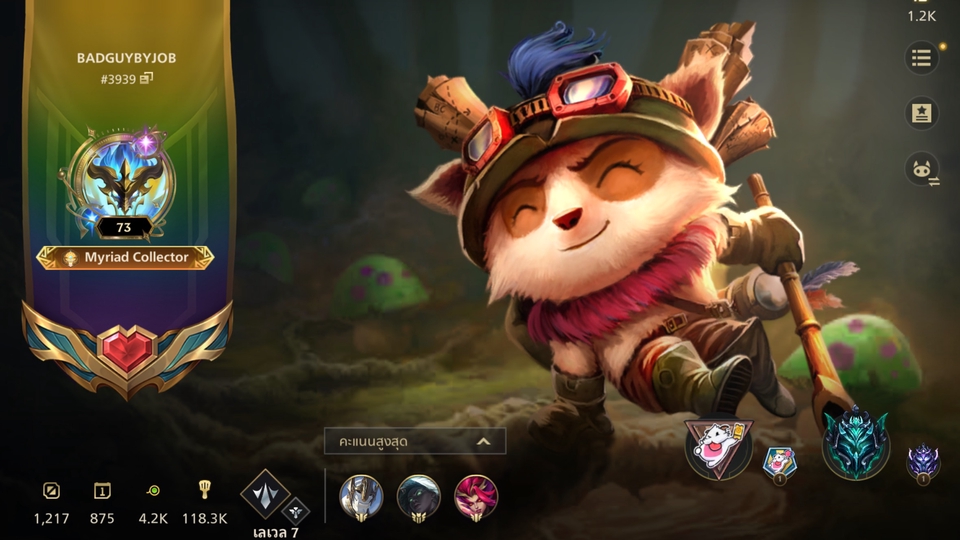Select the pink-haired champion mastery portrait
Image resolution: width=960 pixels, height=540 pixels.
[476, 497]
